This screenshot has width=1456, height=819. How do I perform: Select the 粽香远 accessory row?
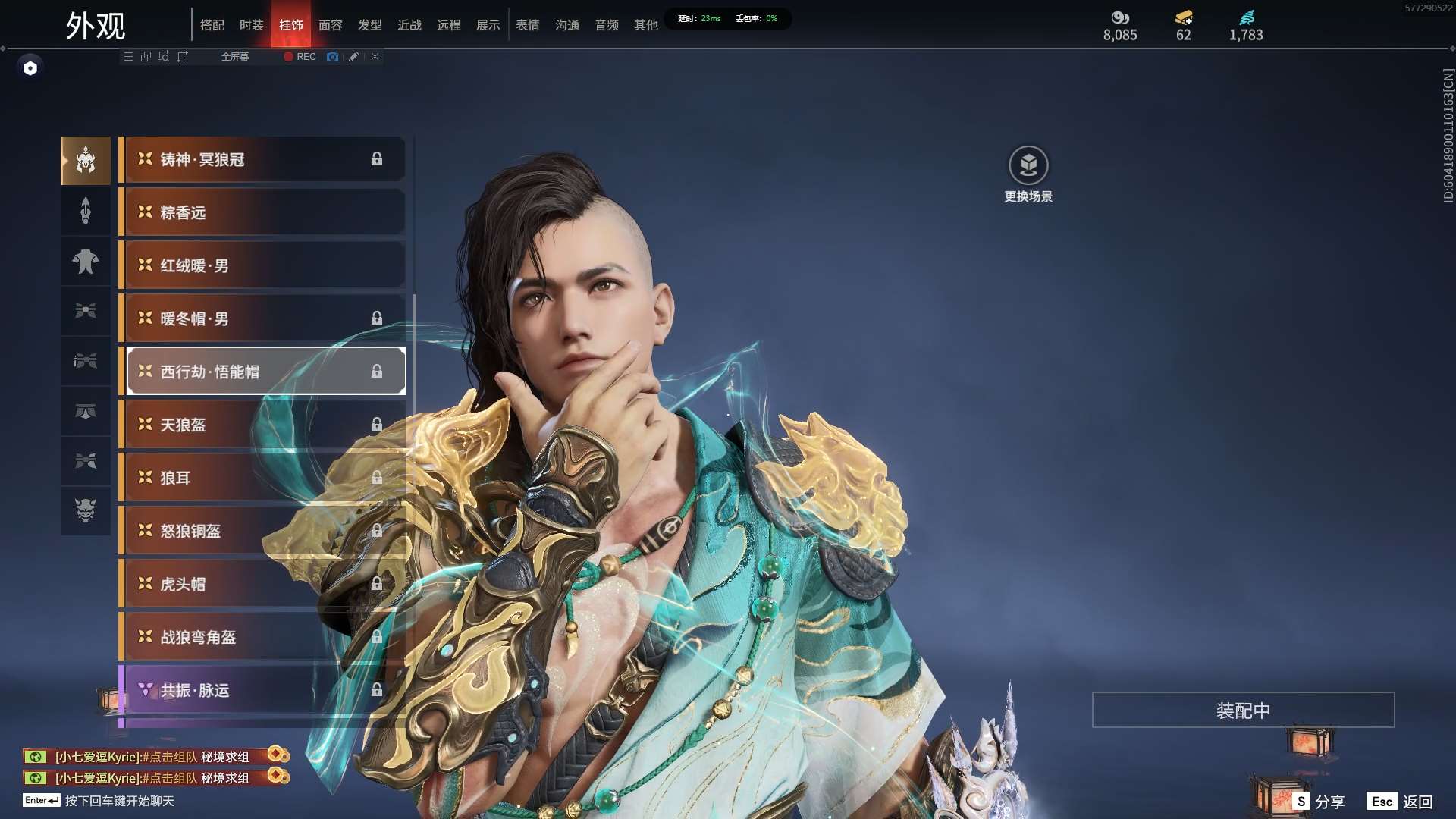coord(262,212)
